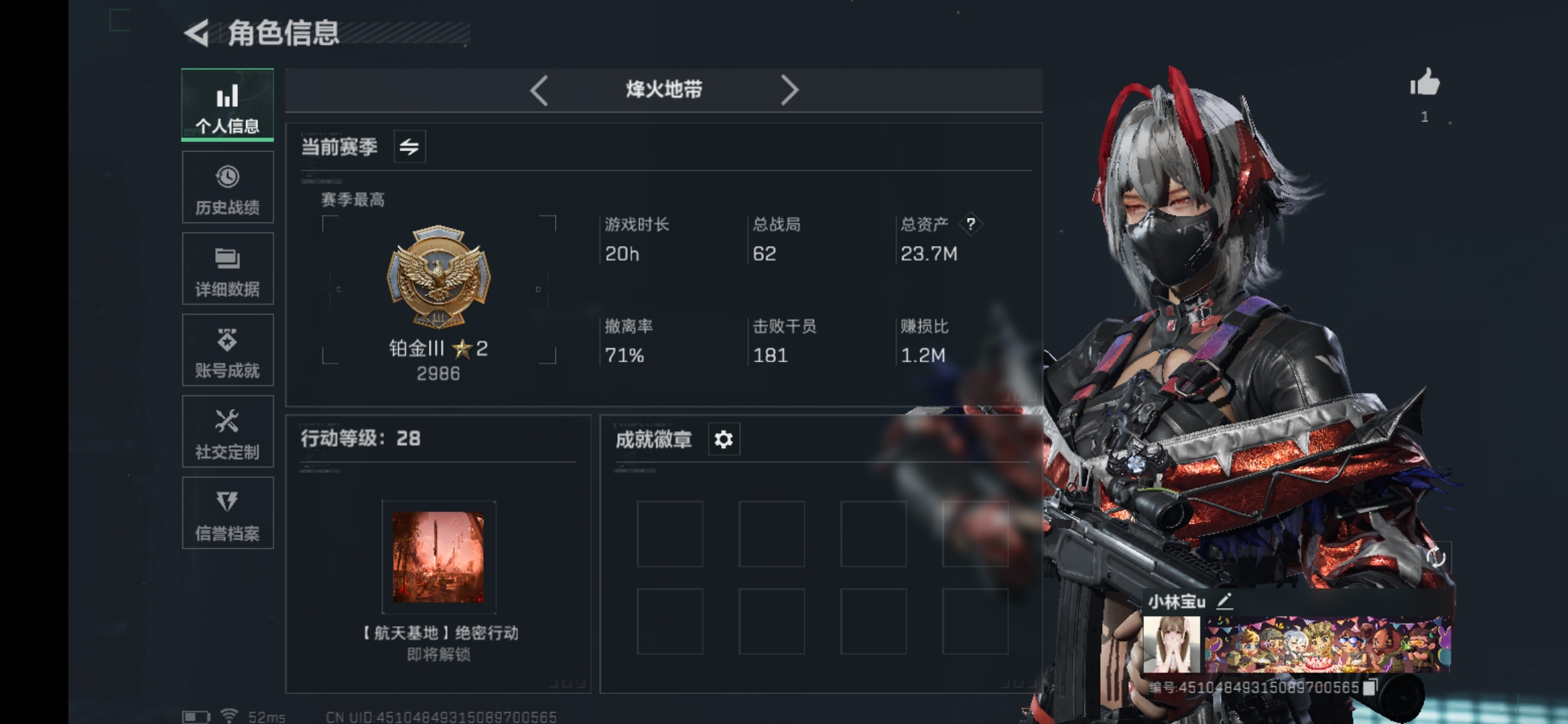Open the 【航天基地】绝密行动 map thumbnail

point(439,556)
